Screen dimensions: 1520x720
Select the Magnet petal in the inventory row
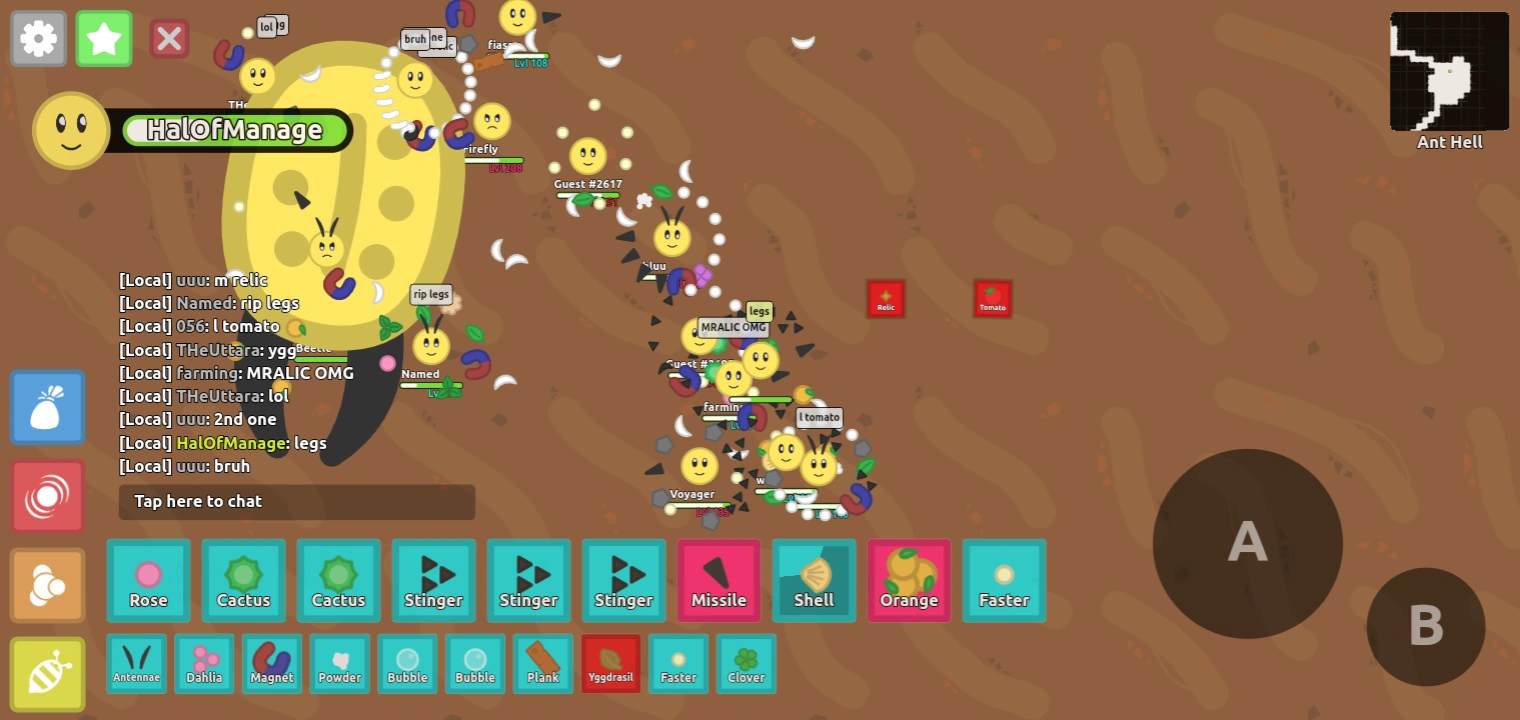pos(271,663)
